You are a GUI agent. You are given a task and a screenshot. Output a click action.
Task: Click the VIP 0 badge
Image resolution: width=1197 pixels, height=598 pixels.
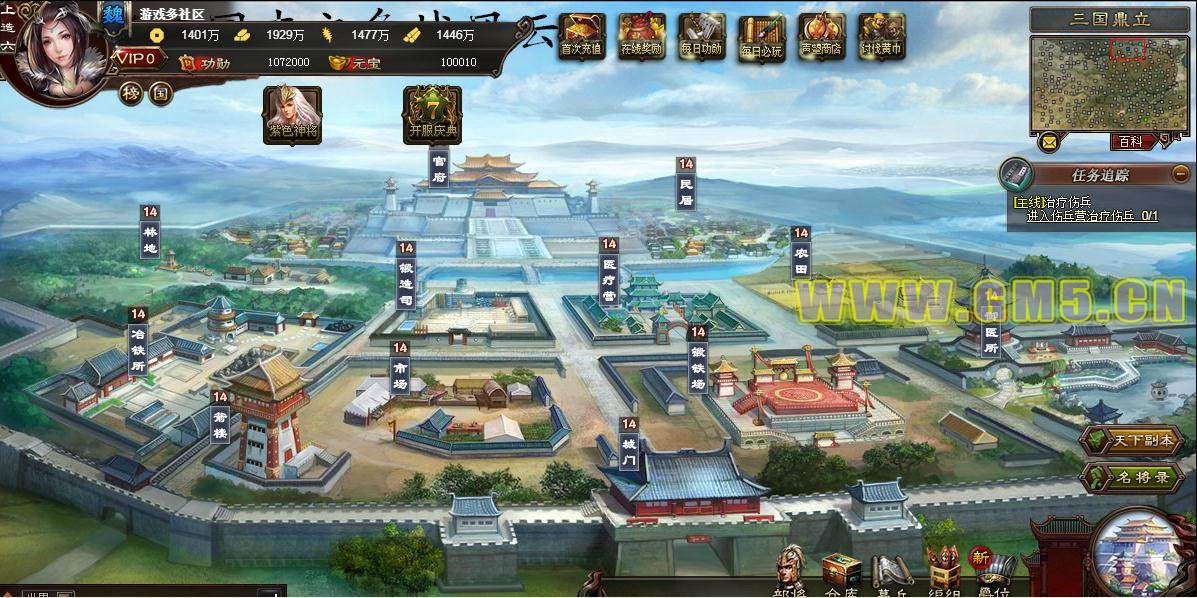(137, 59)
